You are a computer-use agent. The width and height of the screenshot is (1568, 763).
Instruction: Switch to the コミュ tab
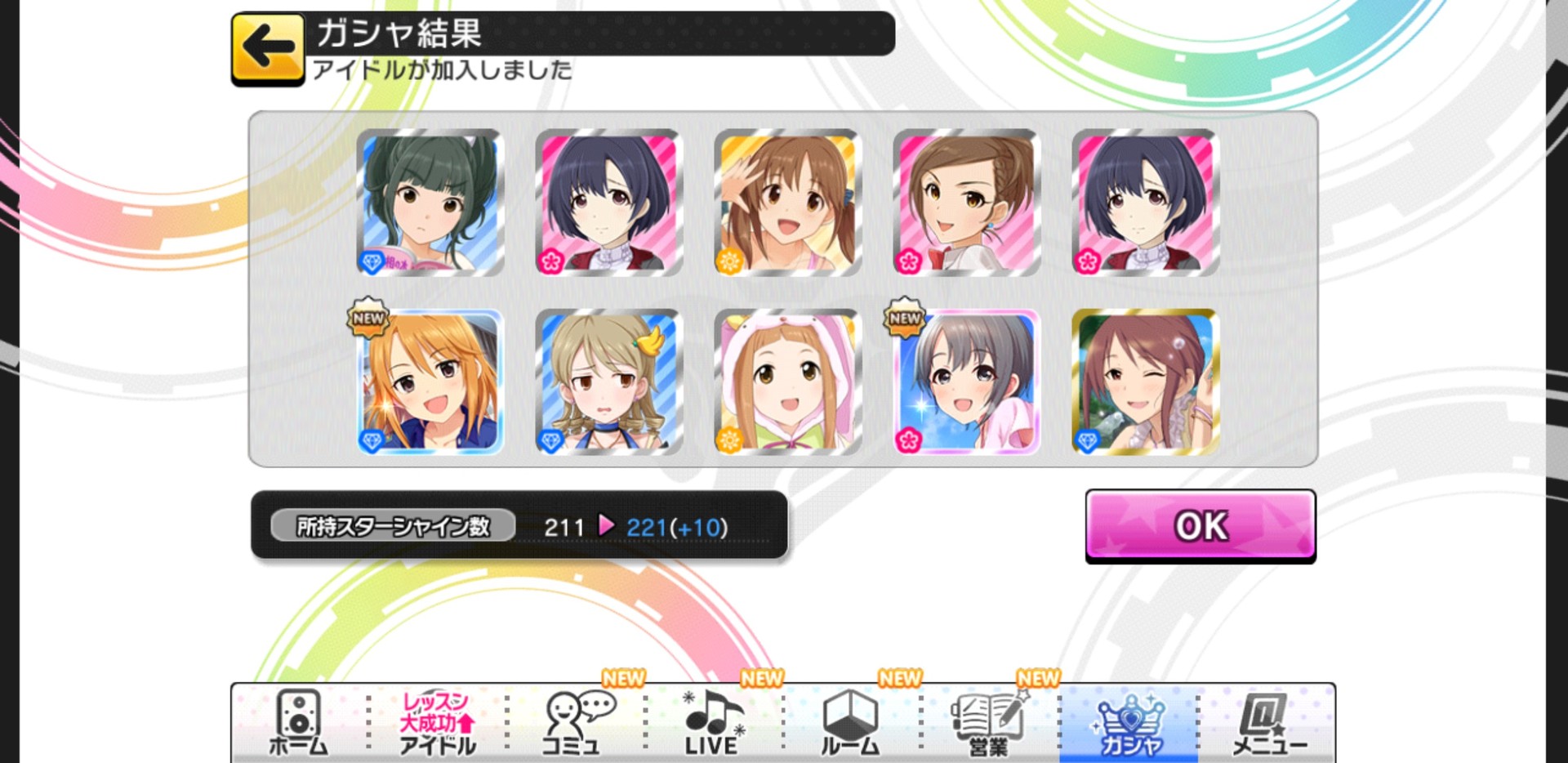coord(575,723)
